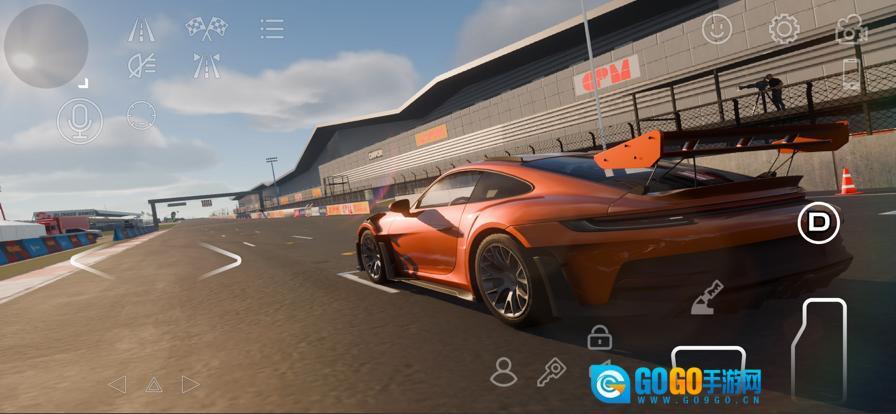
Task: Tap the round gauge dial icon
Action: 141,115
